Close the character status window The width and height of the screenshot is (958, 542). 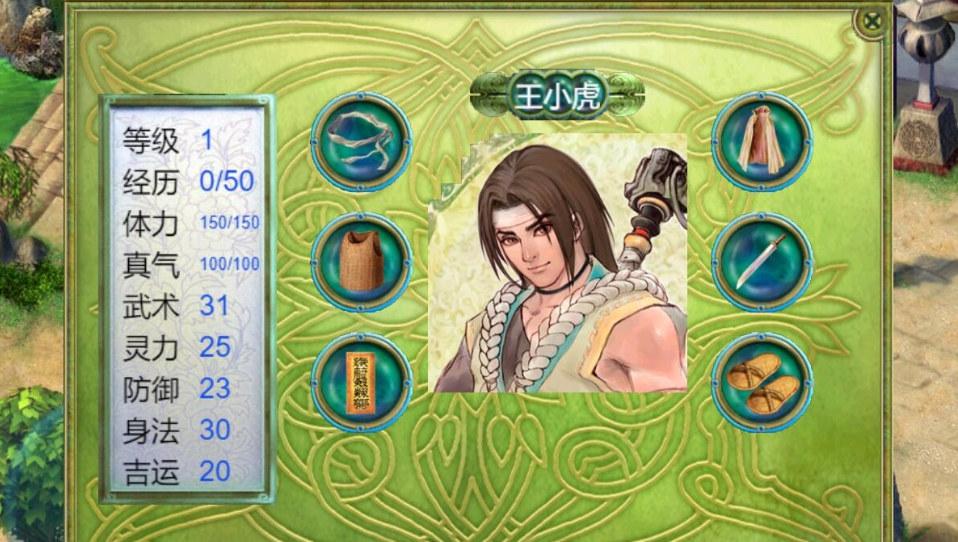tap(872, 21)
